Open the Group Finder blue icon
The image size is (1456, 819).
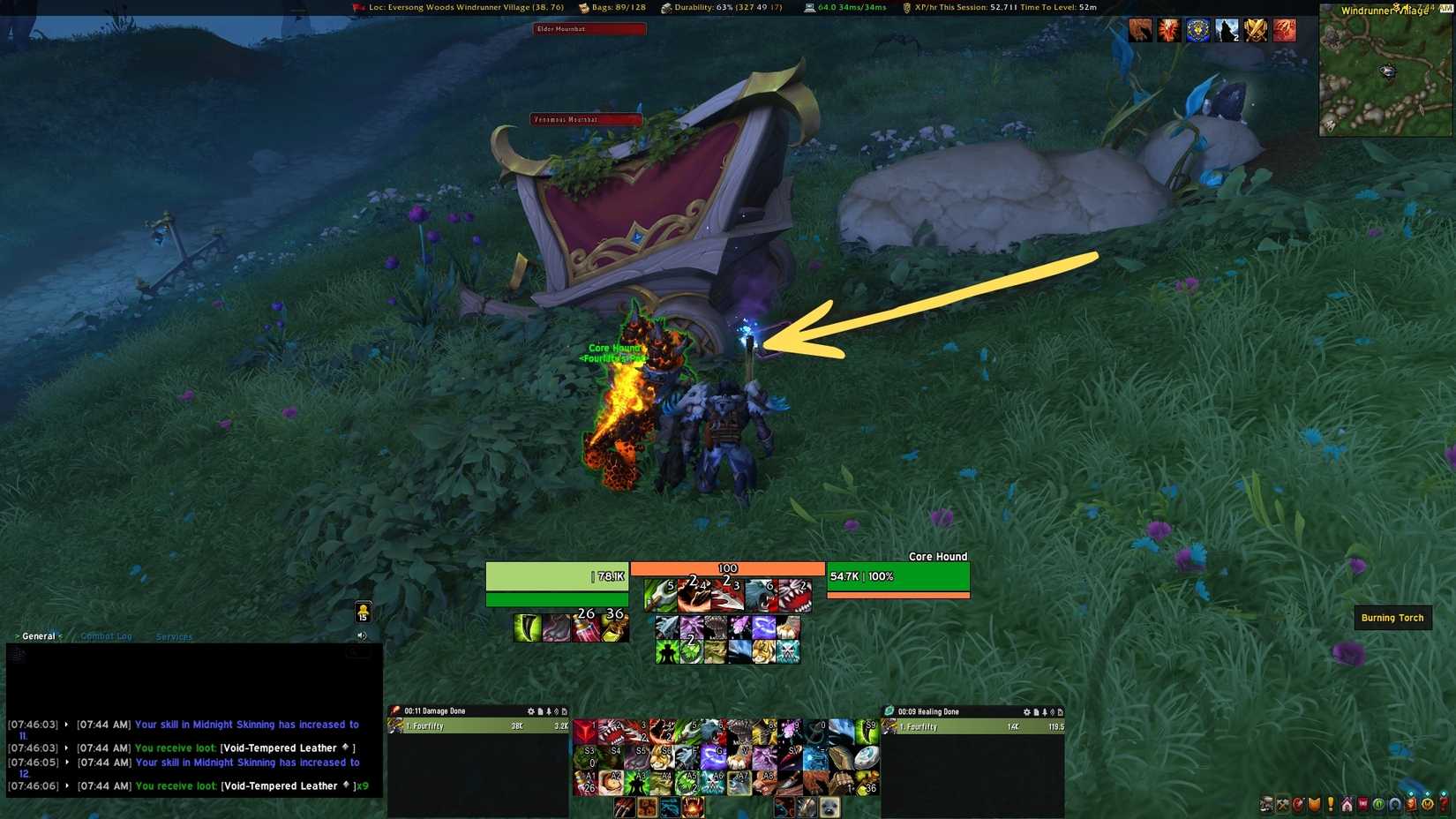pos(1394,805)
